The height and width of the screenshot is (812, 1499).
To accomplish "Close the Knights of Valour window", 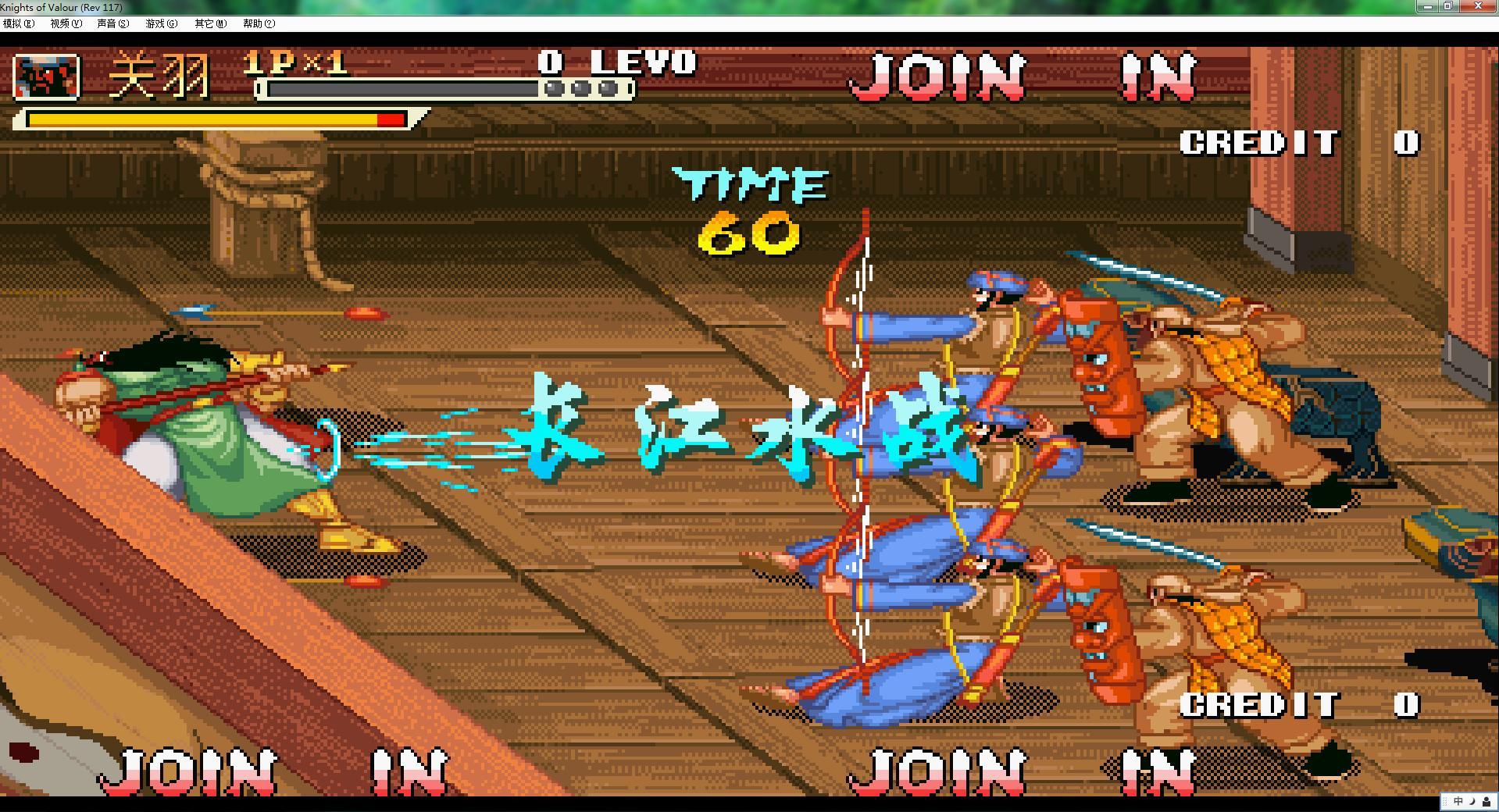I will [1478, 6].
